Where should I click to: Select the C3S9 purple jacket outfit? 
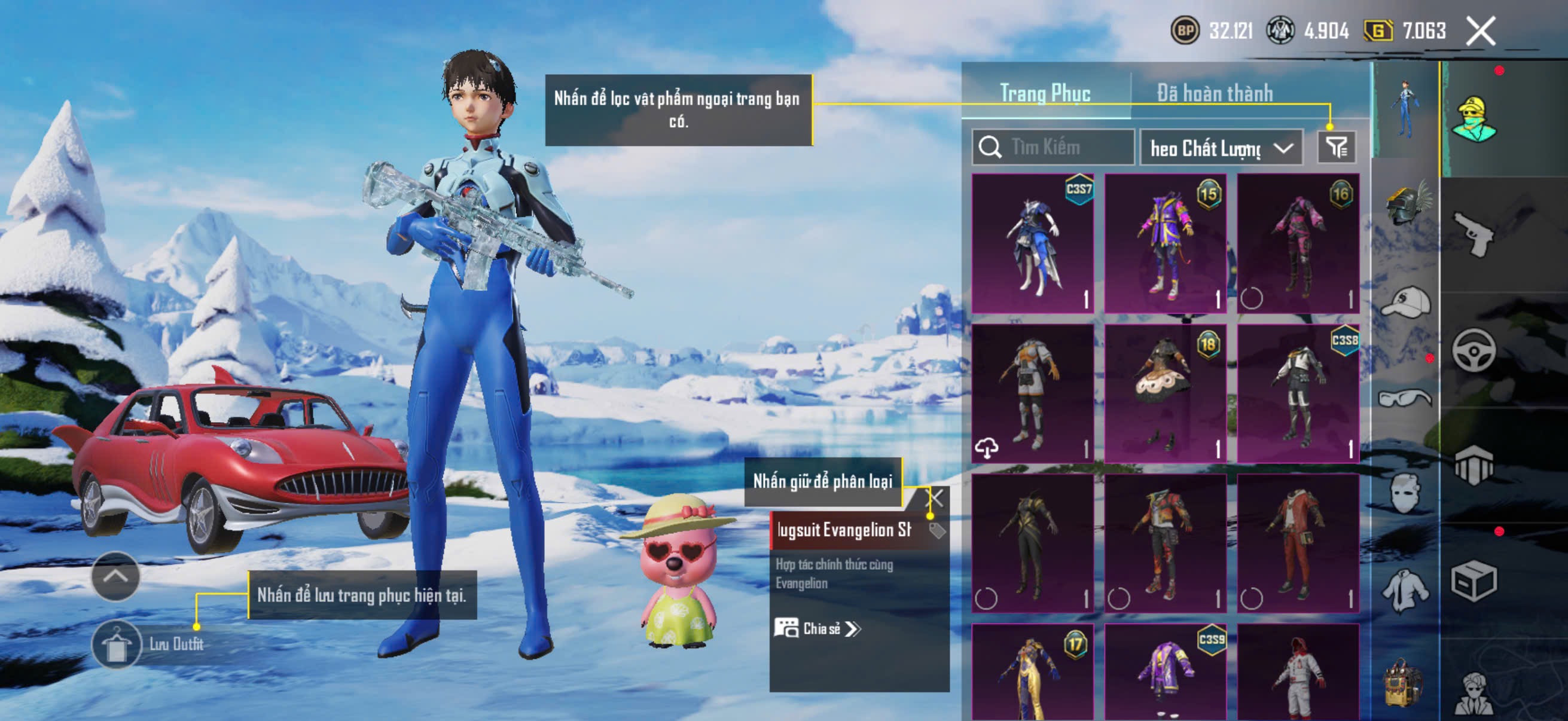point(1165,673)
